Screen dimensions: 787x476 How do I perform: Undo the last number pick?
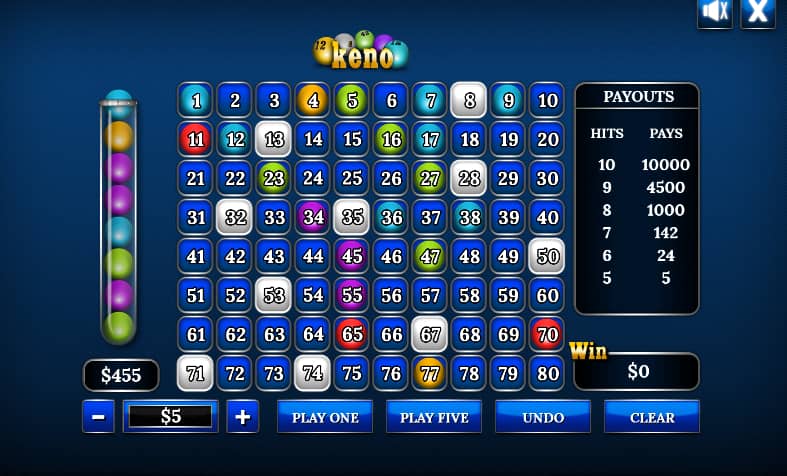point(543,417)
